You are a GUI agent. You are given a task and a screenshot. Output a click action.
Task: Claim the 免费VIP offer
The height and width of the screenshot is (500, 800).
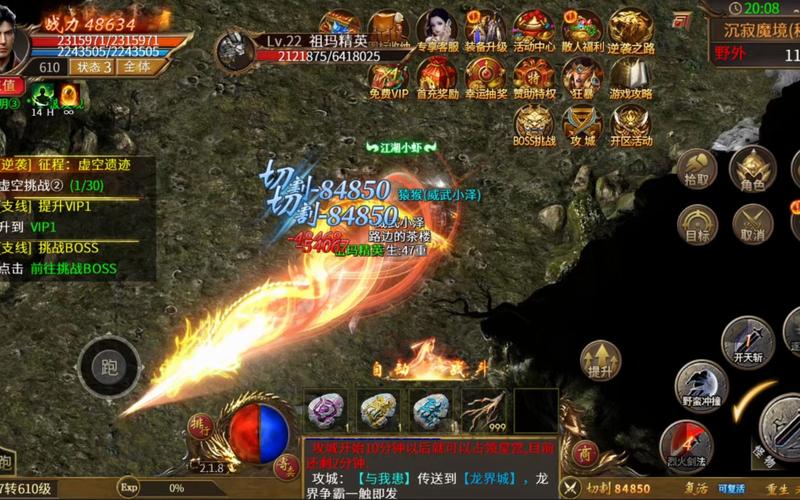(389, 77)
